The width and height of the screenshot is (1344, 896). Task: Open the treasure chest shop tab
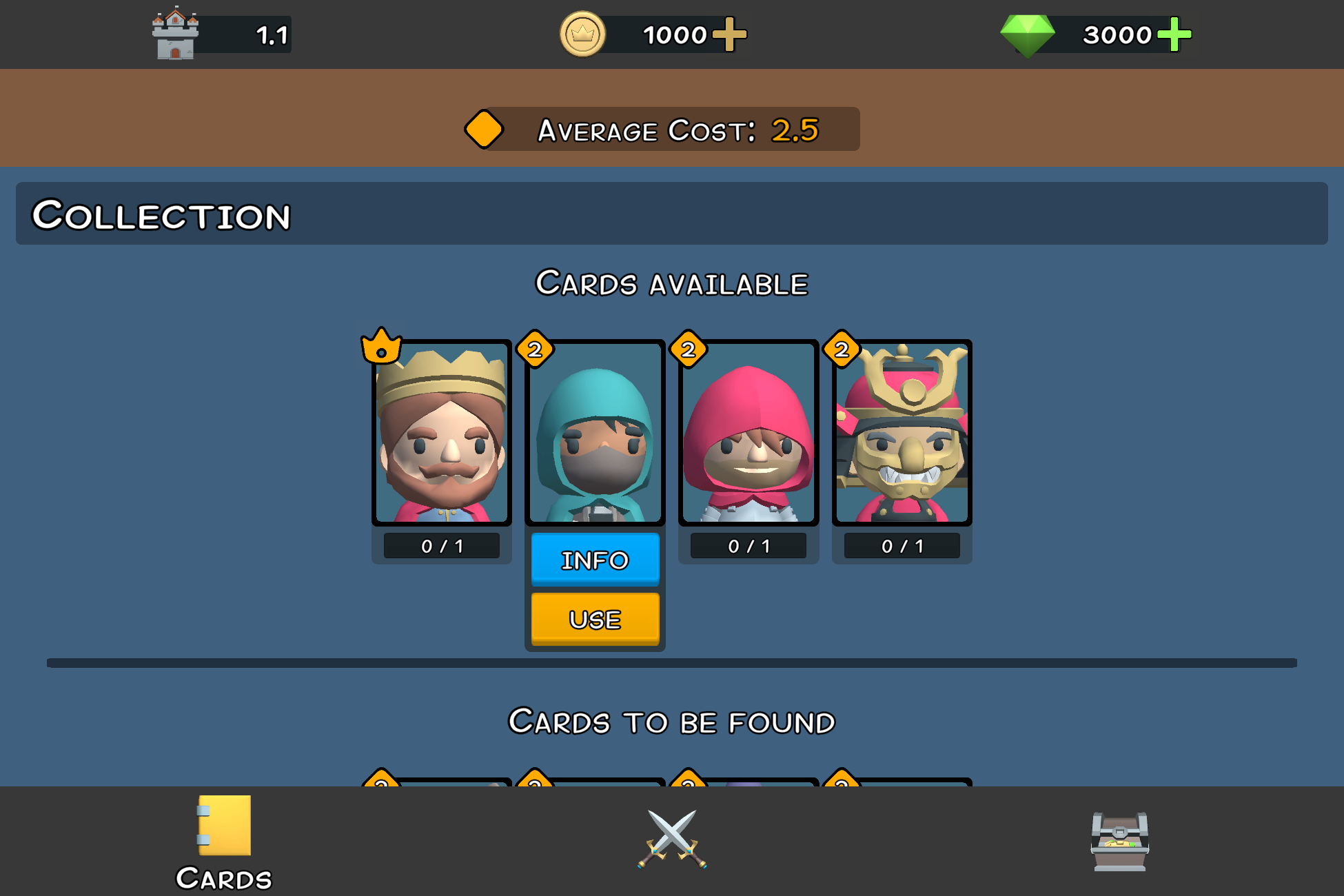[1119, 841]
